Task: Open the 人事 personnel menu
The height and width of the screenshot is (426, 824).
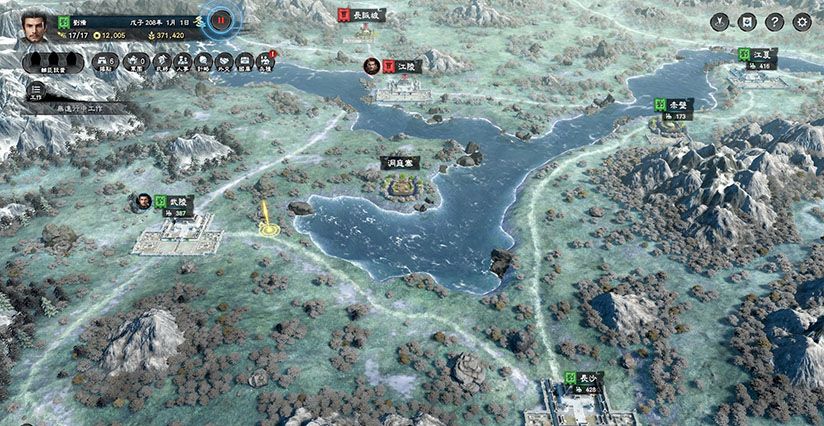Action: pyautogui.click(x=181, y=63)
